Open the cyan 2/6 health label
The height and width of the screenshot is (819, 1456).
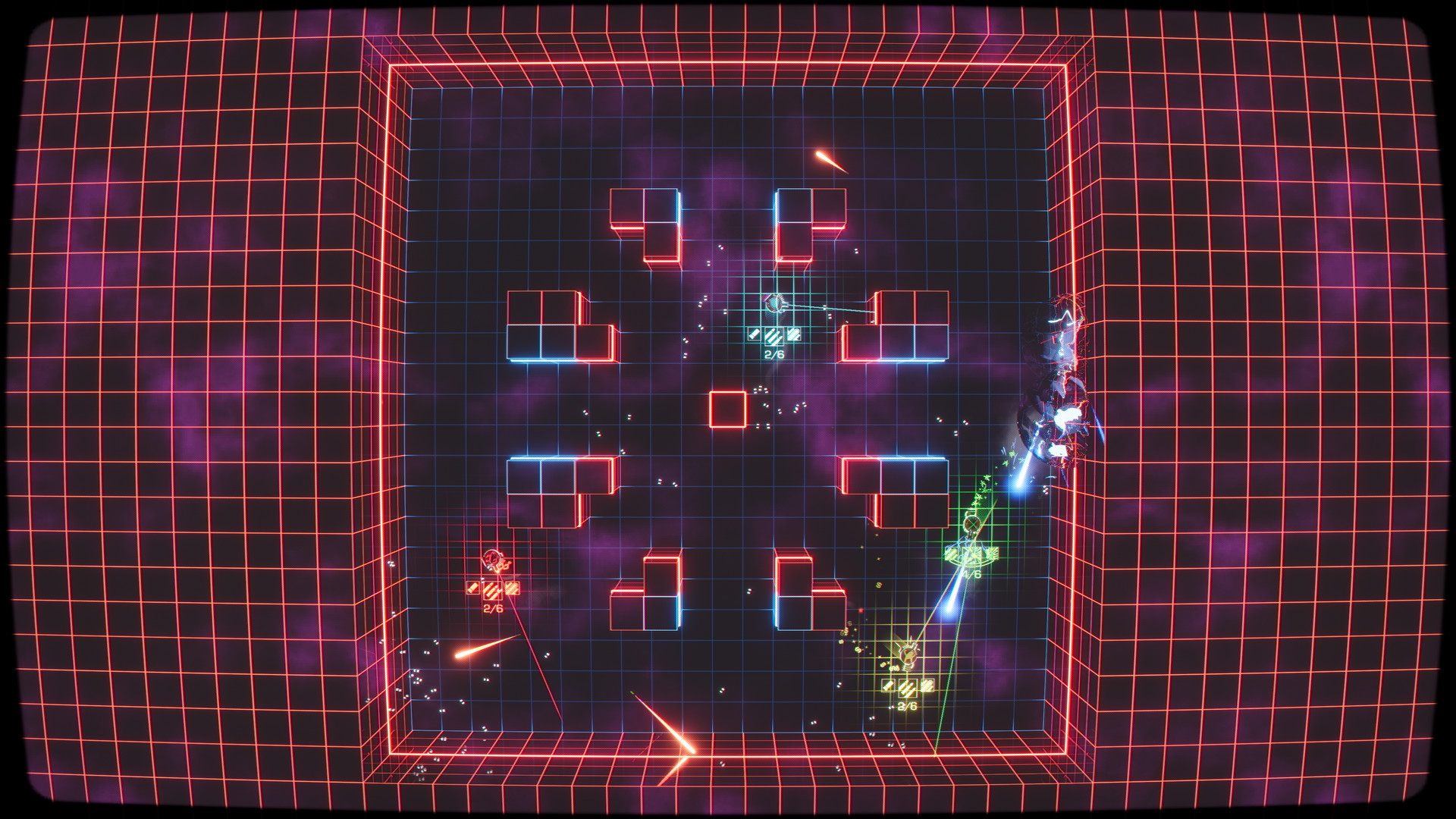[x=774, y=354]
